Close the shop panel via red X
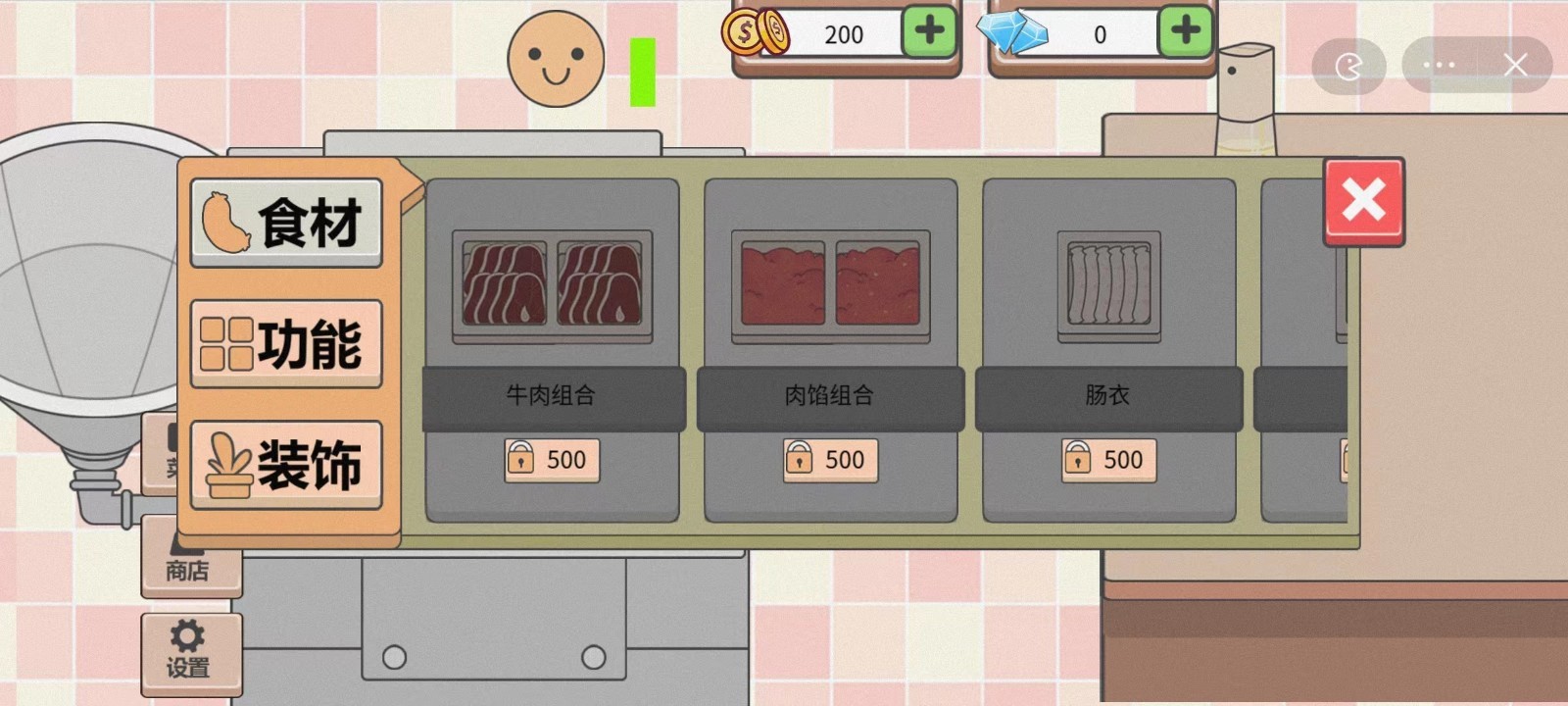 (x=1362, y=203)
